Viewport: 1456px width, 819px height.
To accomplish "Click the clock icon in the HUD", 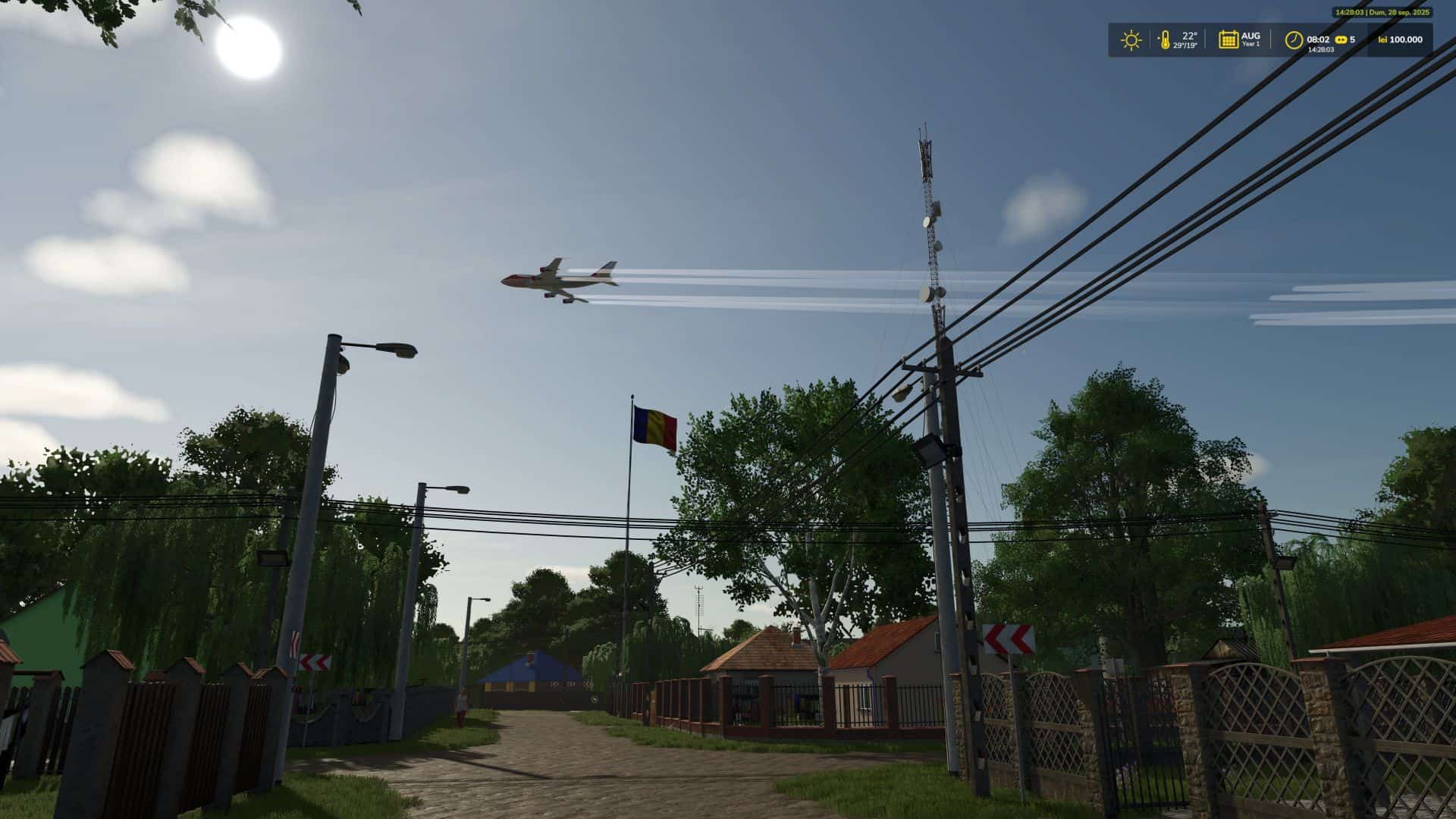I will coord(1294,39).
